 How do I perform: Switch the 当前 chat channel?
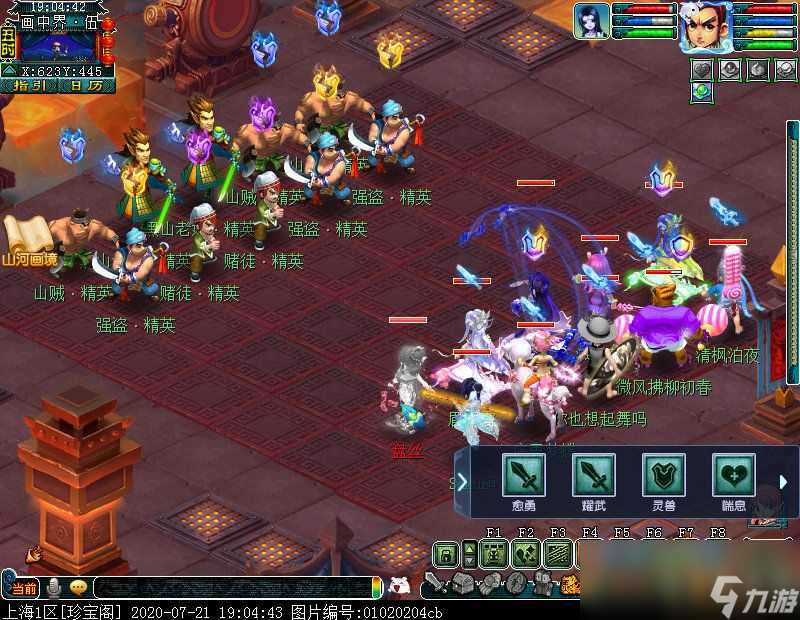click(25, 587)
